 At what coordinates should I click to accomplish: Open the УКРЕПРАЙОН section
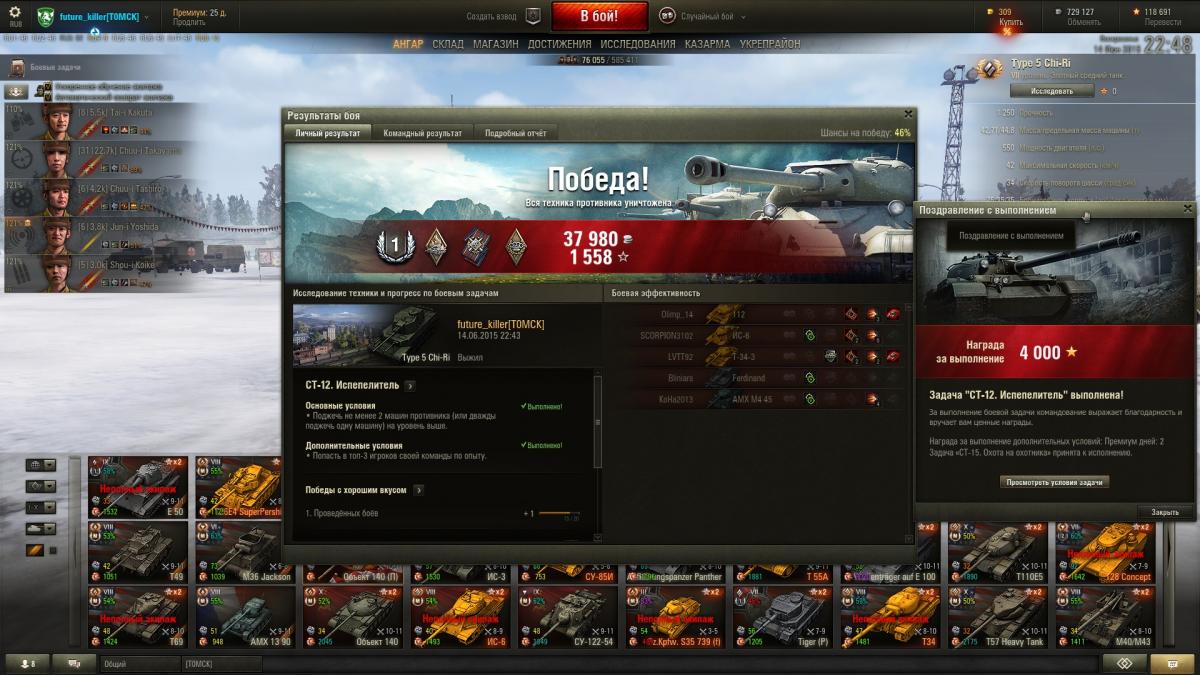coord(770,44)
